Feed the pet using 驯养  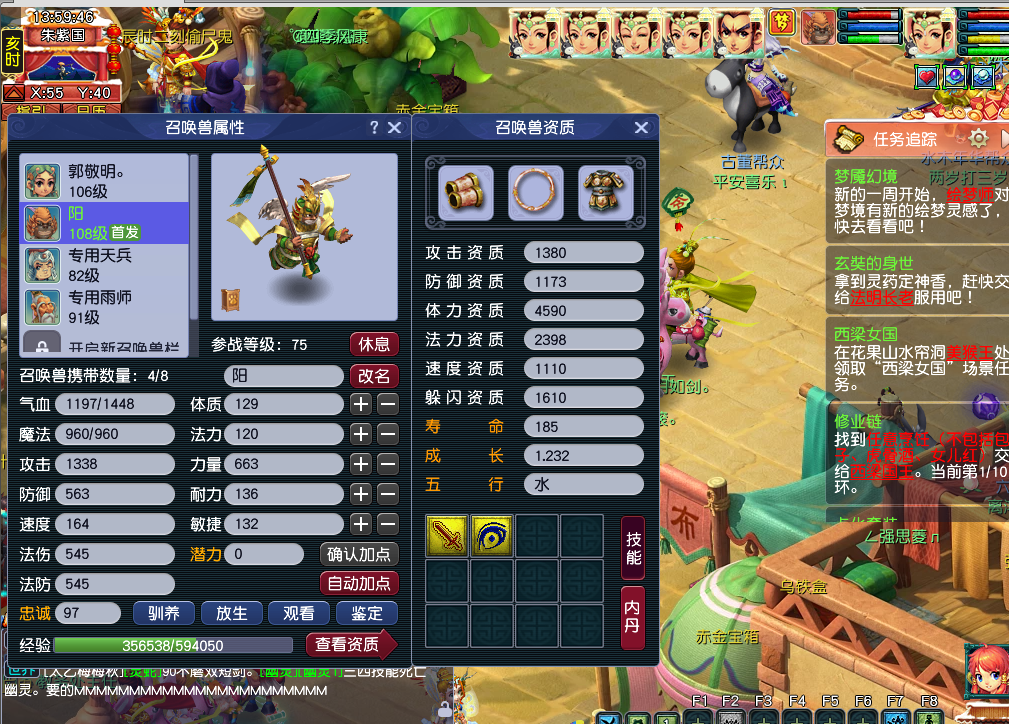[x=163, y=613]
